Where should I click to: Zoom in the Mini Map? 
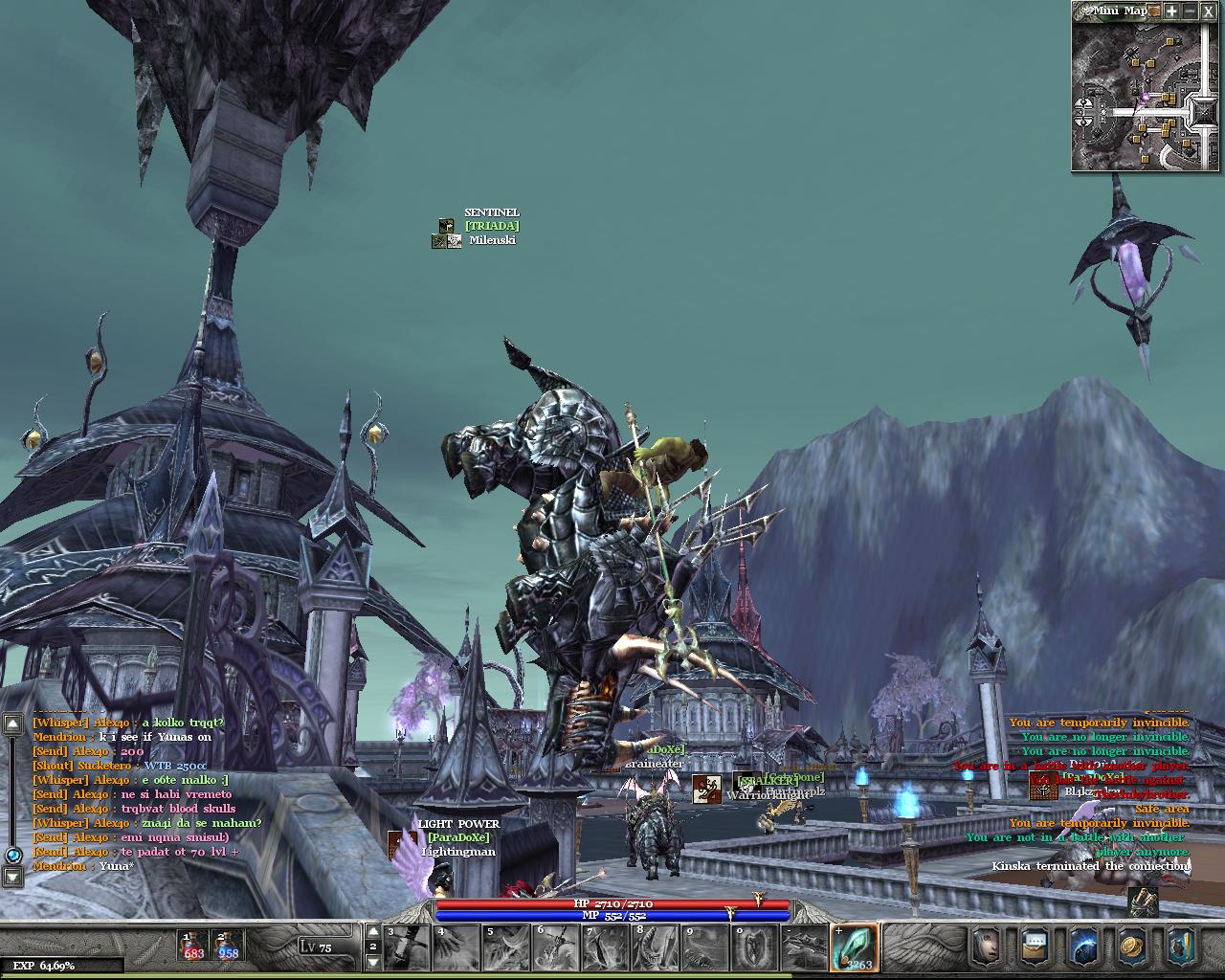(x=1171, y=11)
